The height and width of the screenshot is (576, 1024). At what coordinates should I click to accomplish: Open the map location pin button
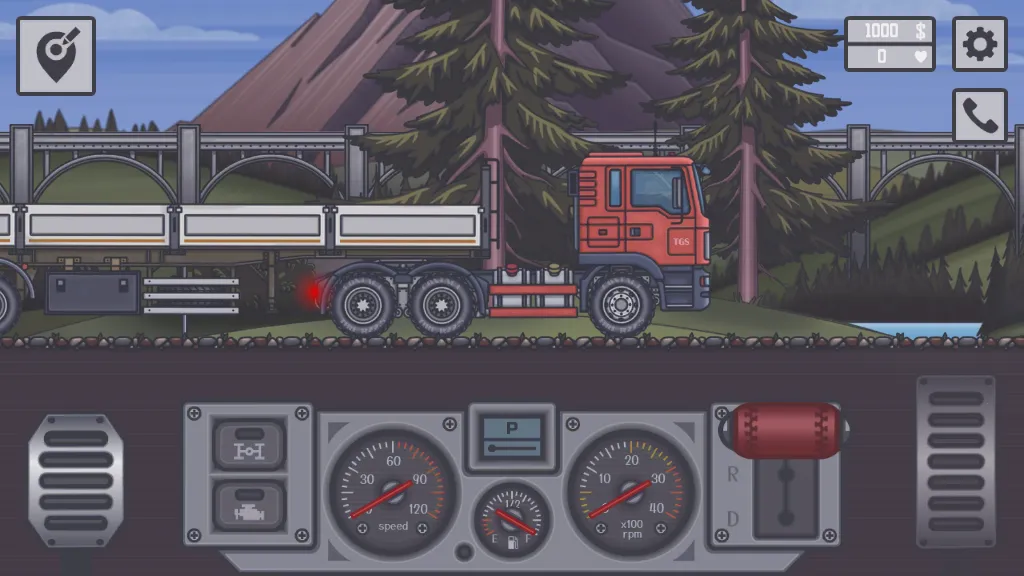click(x=56, y=56)
